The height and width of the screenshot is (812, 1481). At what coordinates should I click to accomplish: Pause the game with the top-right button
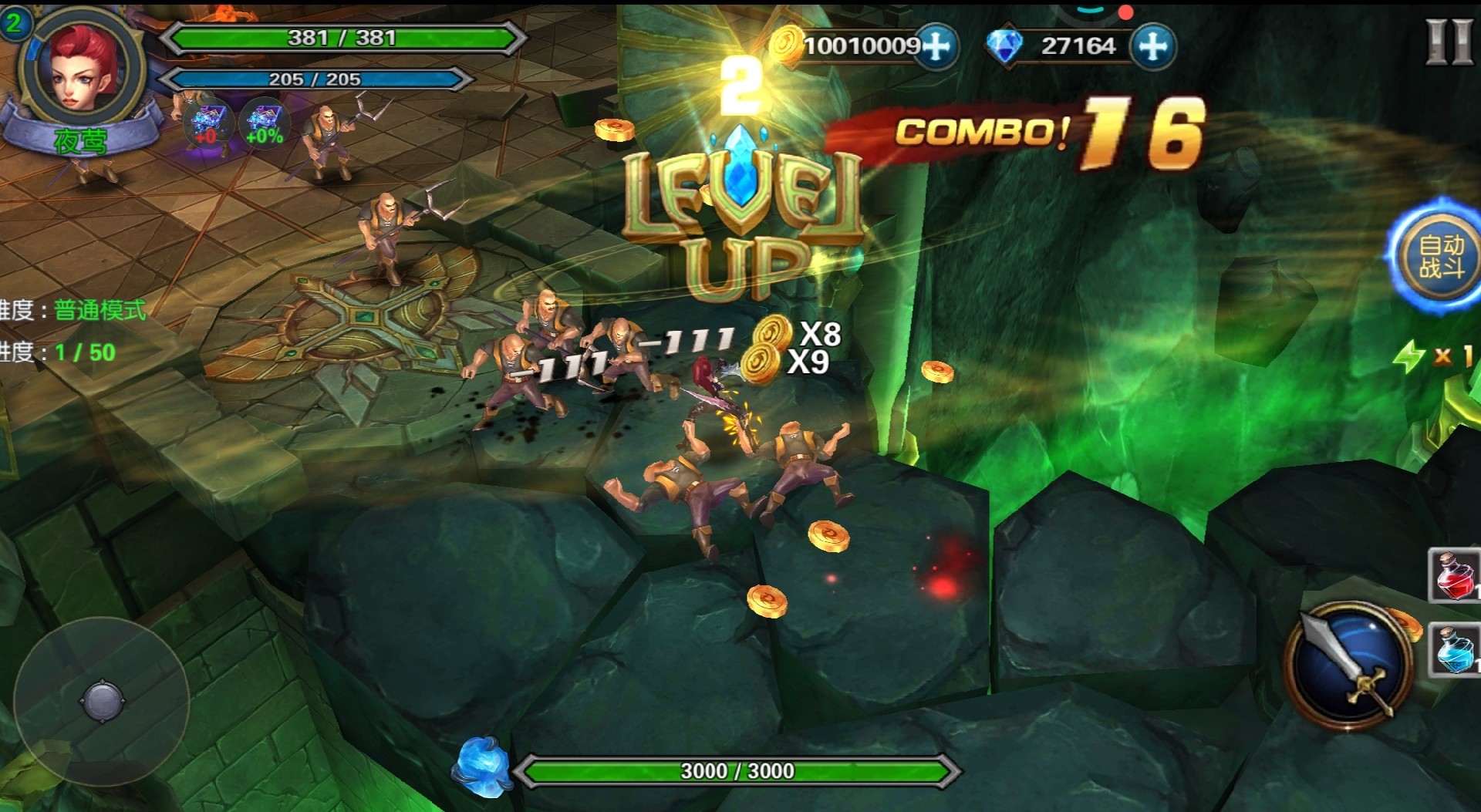(x=1449, y=42)
